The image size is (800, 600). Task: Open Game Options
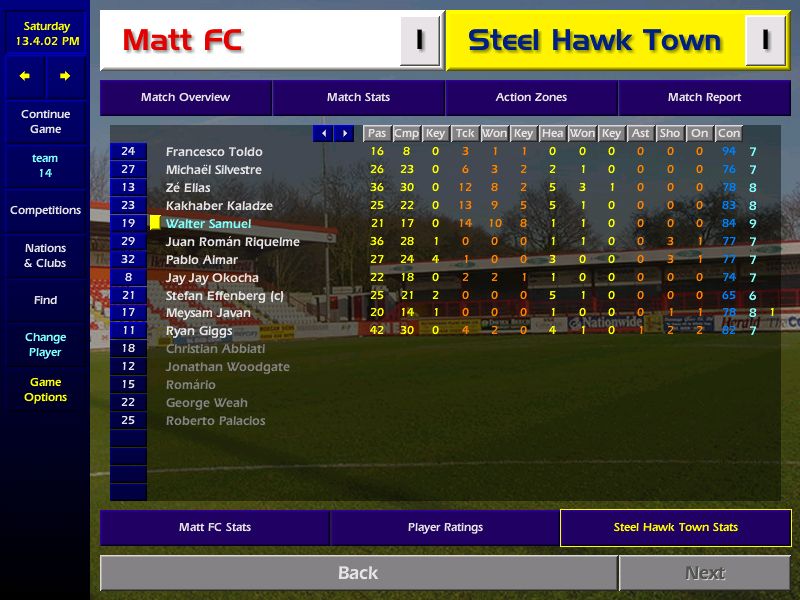[x=45, y=389]
